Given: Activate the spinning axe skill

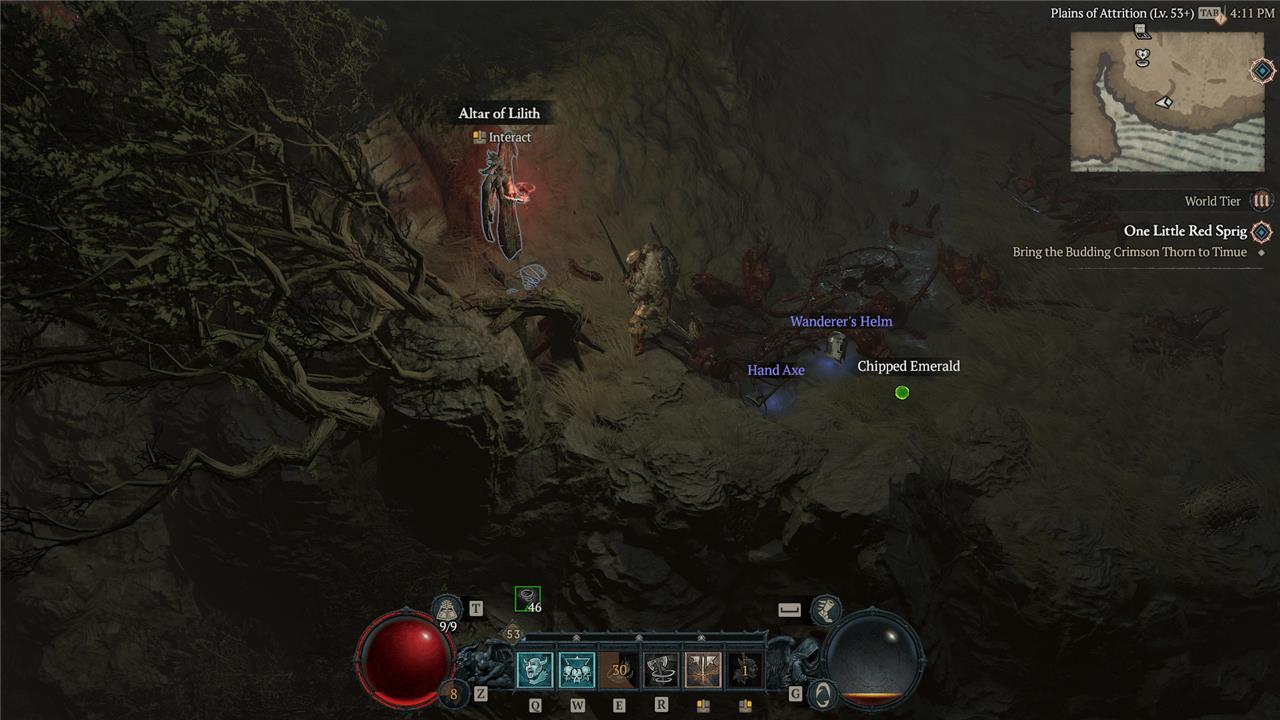Looking at the screenshot, I should [x=661, y=669].
